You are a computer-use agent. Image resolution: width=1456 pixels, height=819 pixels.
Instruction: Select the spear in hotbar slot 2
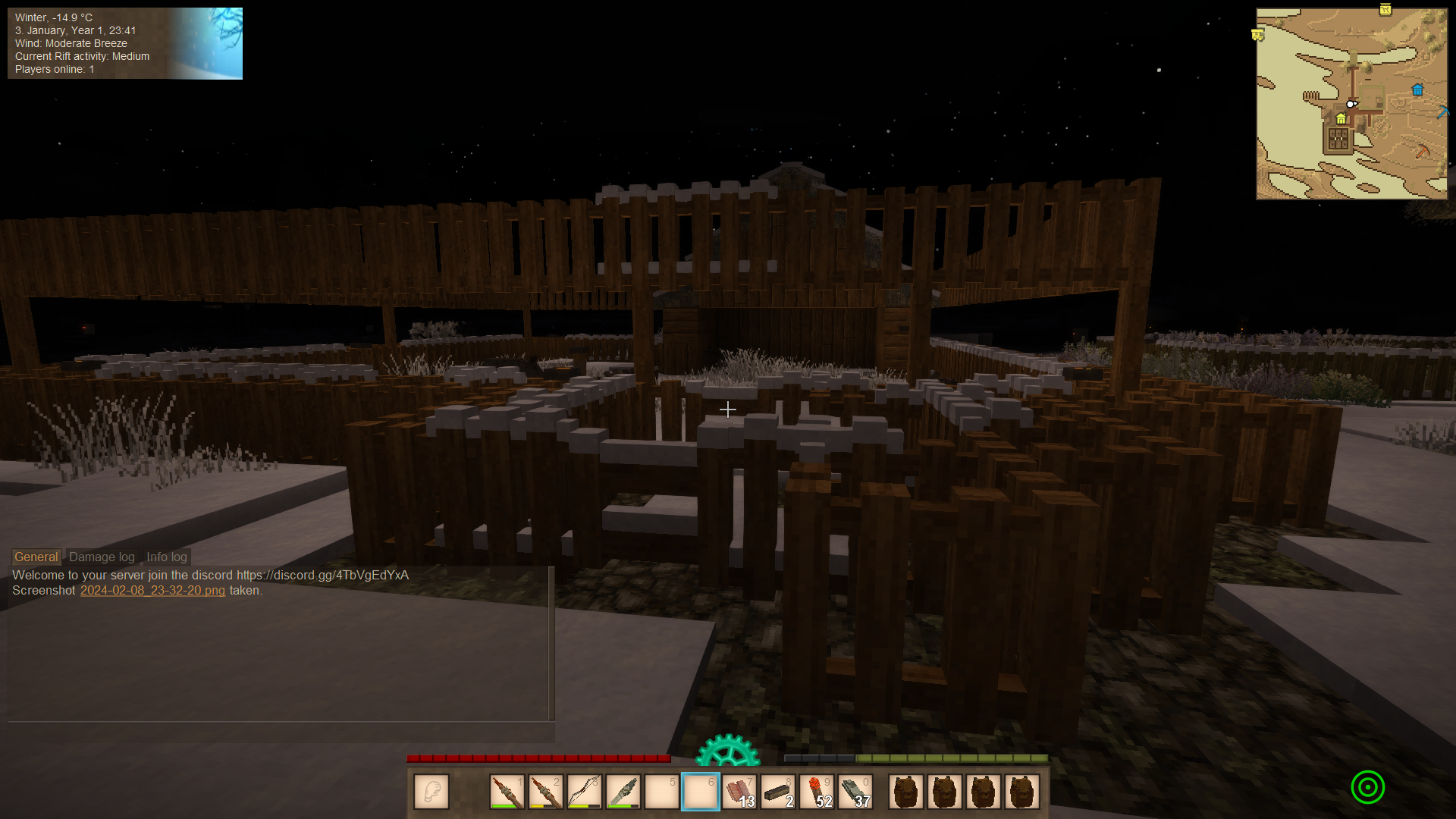(545, 792)
